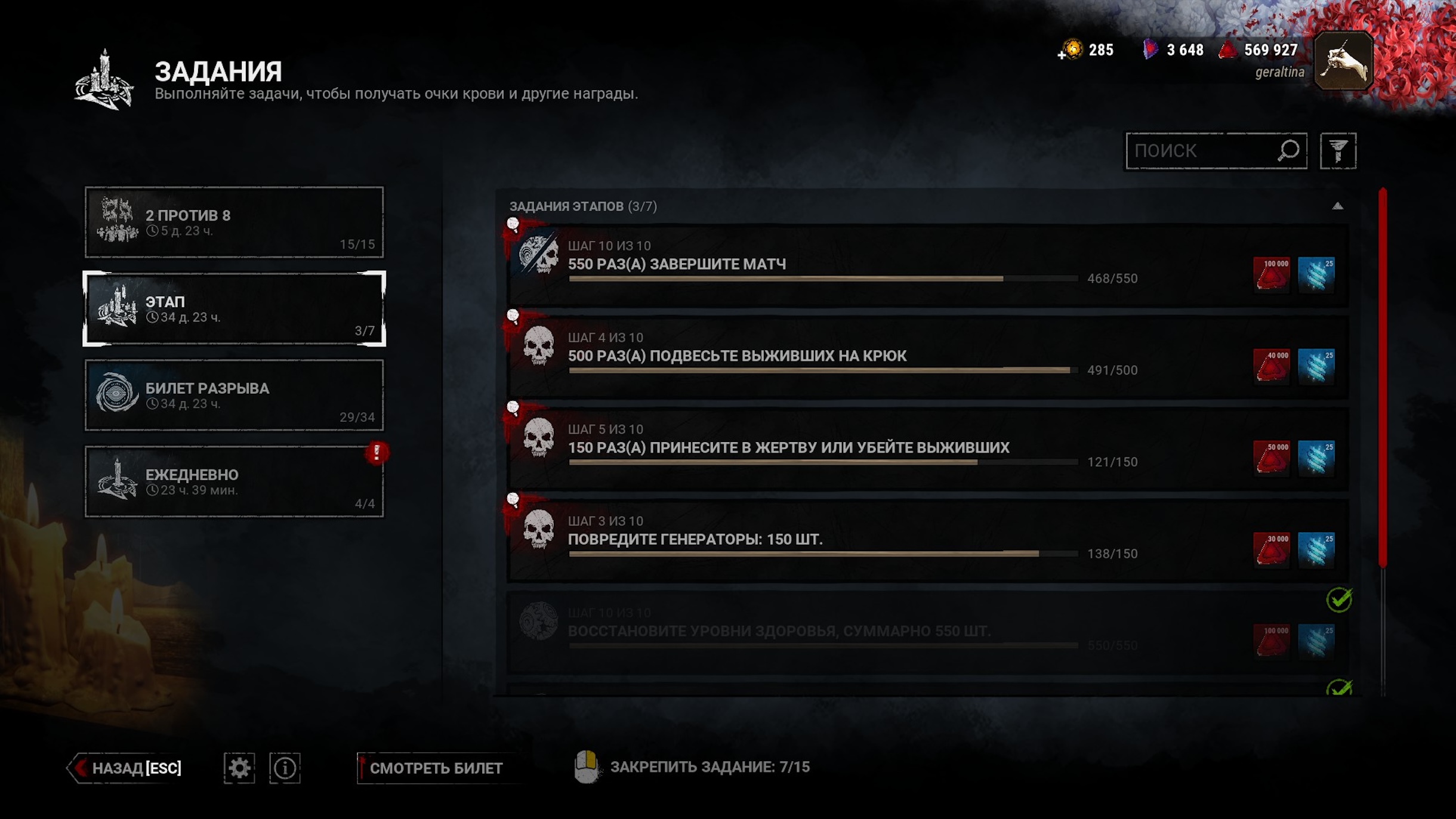Viewport: 1456px width, 819px height.
Task: Switch to Билет Разрыва quests
Action: pos(234,395)
